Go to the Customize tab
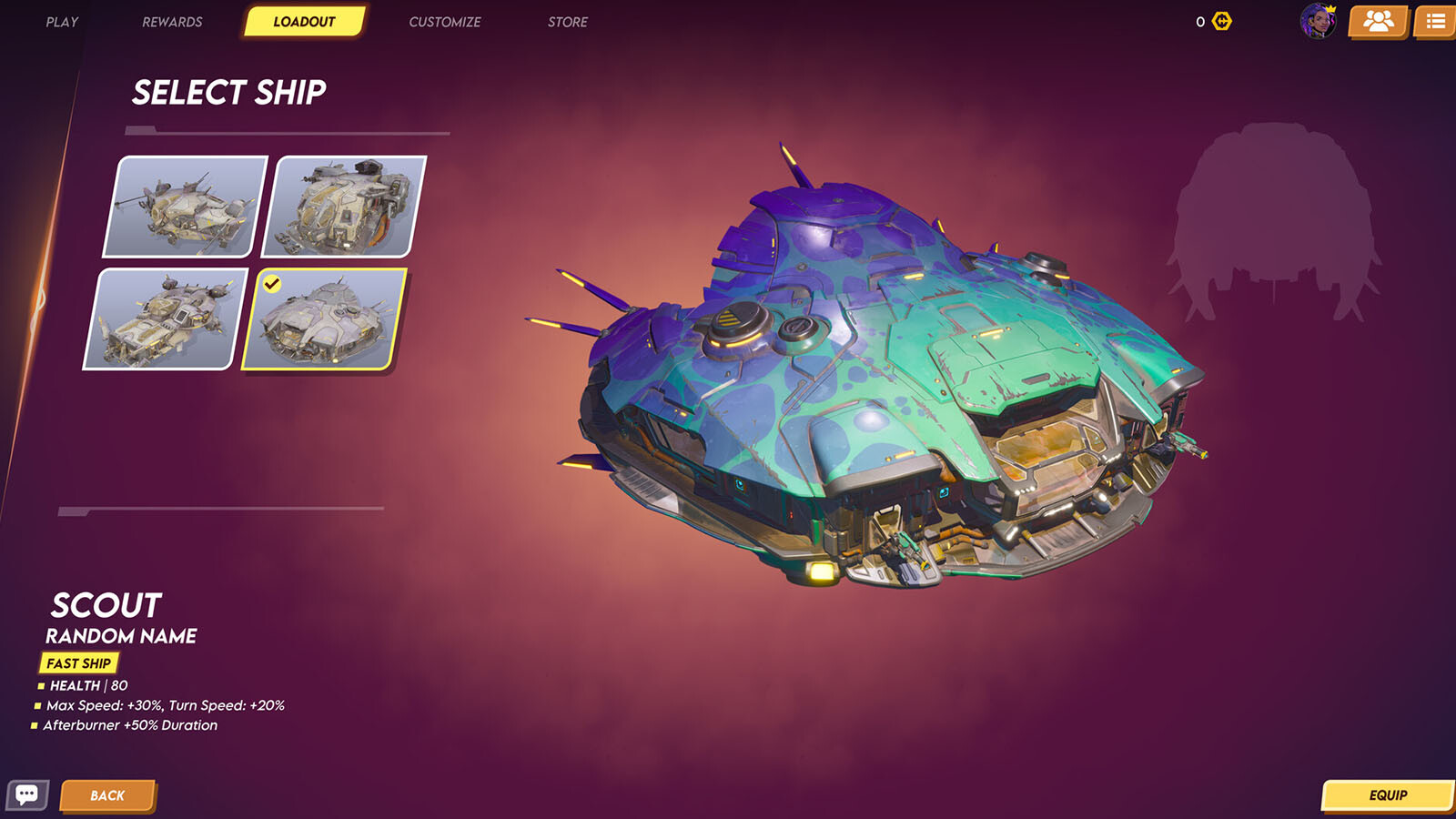Screen dimensions: 1456x819 pos(444,22)
